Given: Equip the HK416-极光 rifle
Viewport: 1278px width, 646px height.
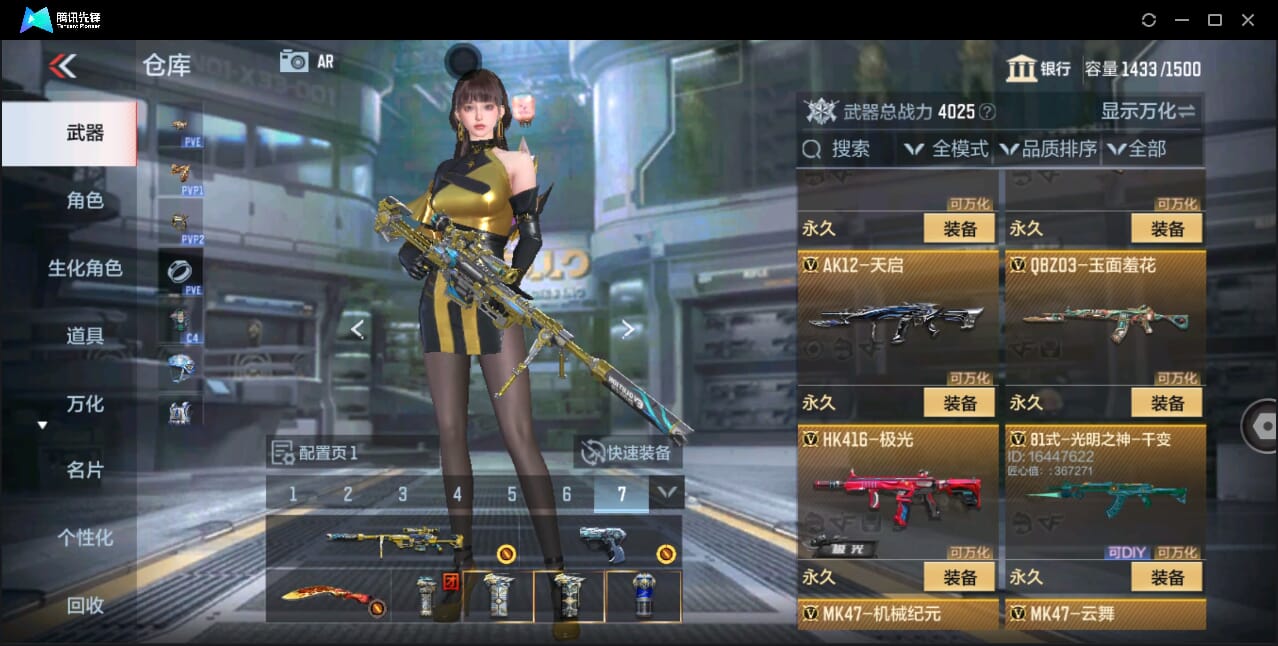Looking at the screenshot, I should [x=959, y=577].
